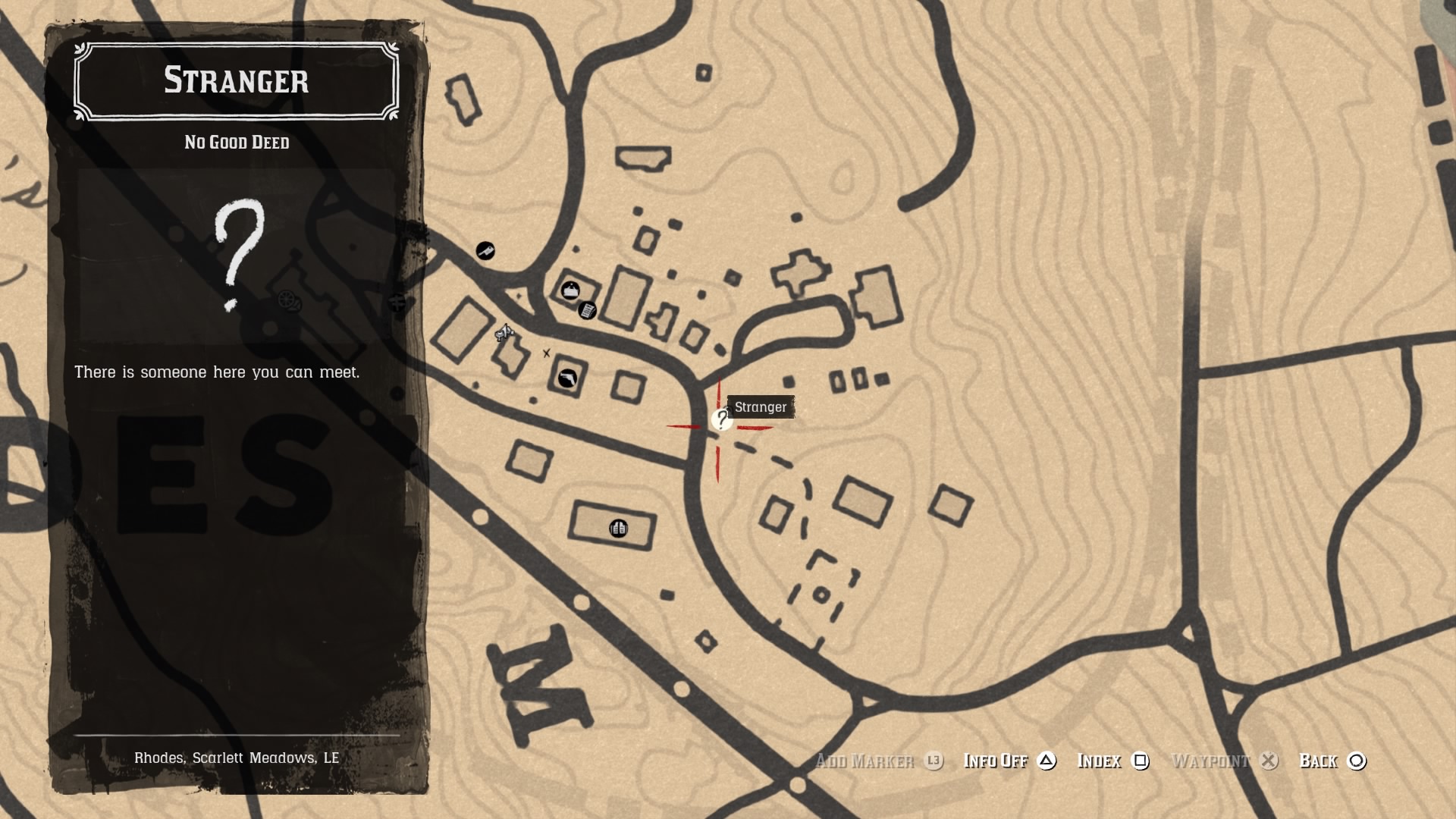Select the No Good Deed mission title
This screenshot has width=1456, height=819.
point(235,143)
